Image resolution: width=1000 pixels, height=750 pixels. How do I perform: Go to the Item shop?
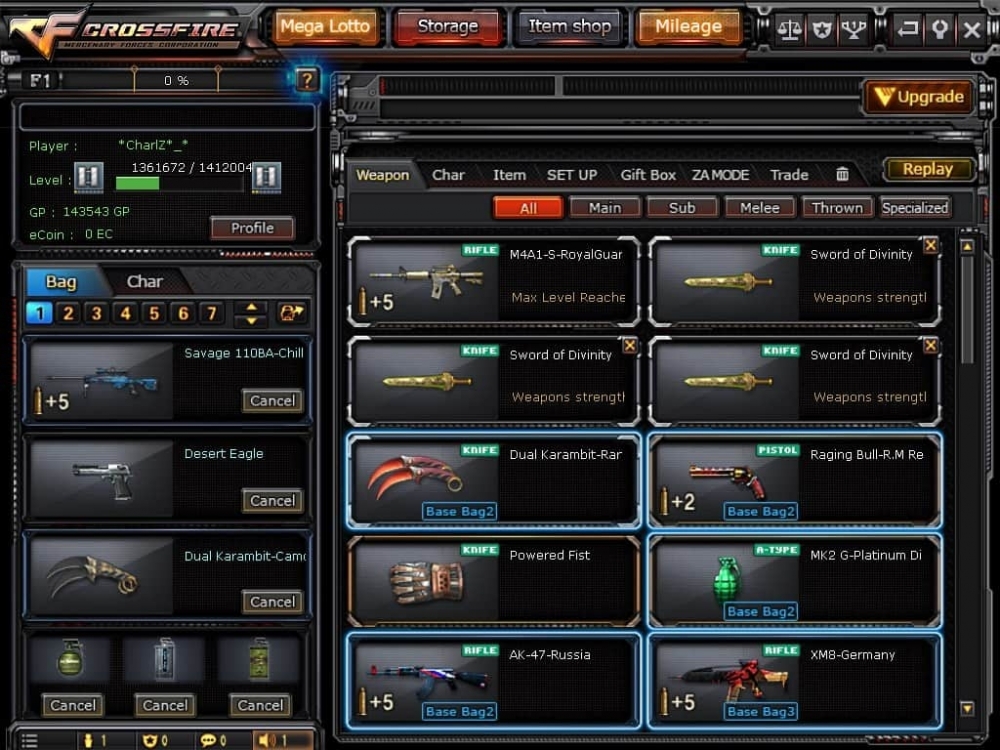(x=570, y=27)
